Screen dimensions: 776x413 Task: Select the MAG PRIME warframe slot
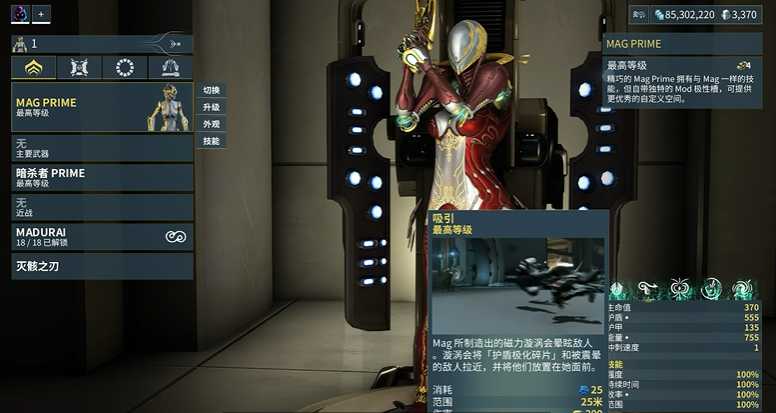coord(102,107)
